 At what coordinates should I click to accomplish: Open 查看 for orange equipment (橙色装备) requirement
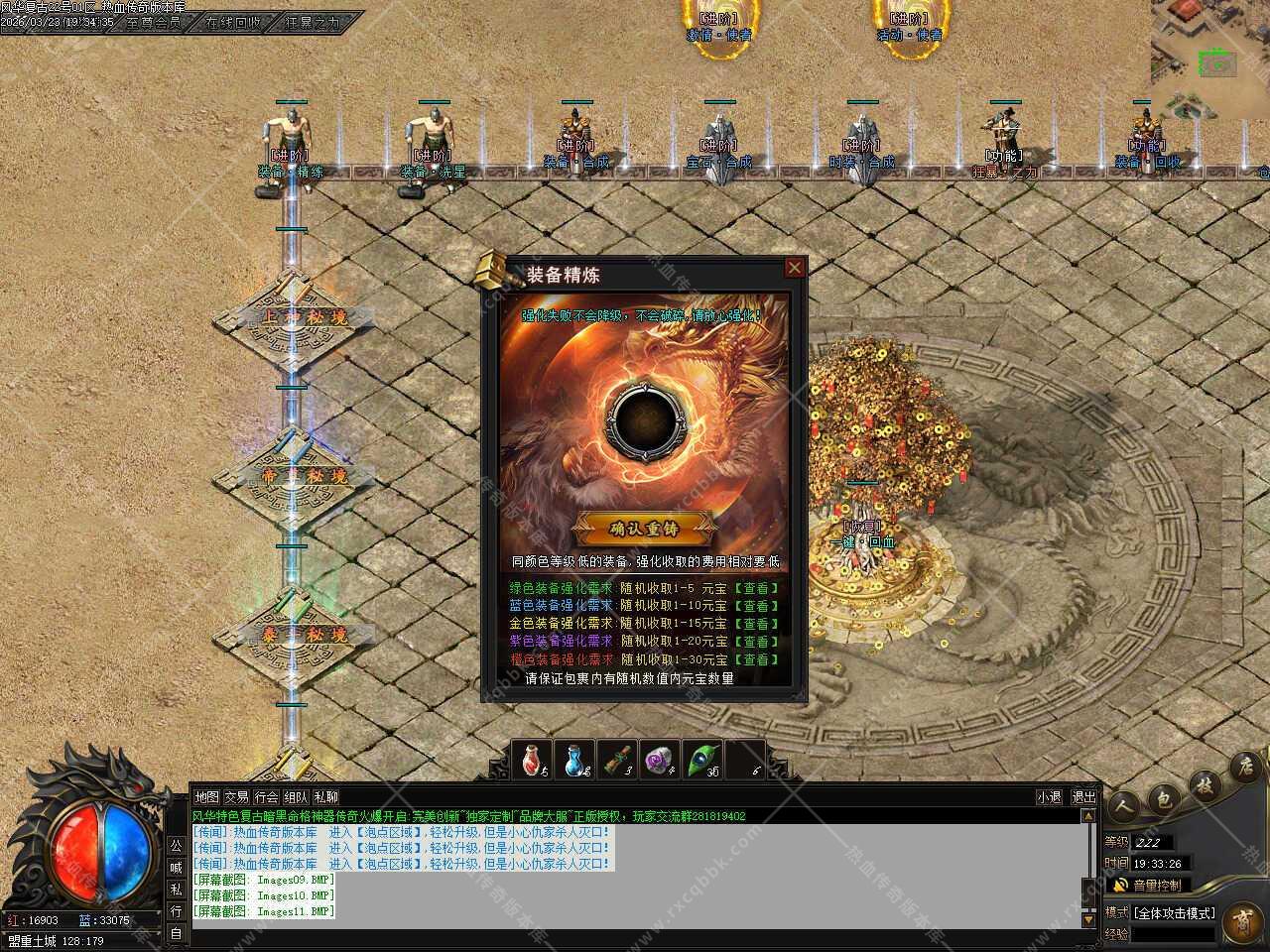click(755, 659)
